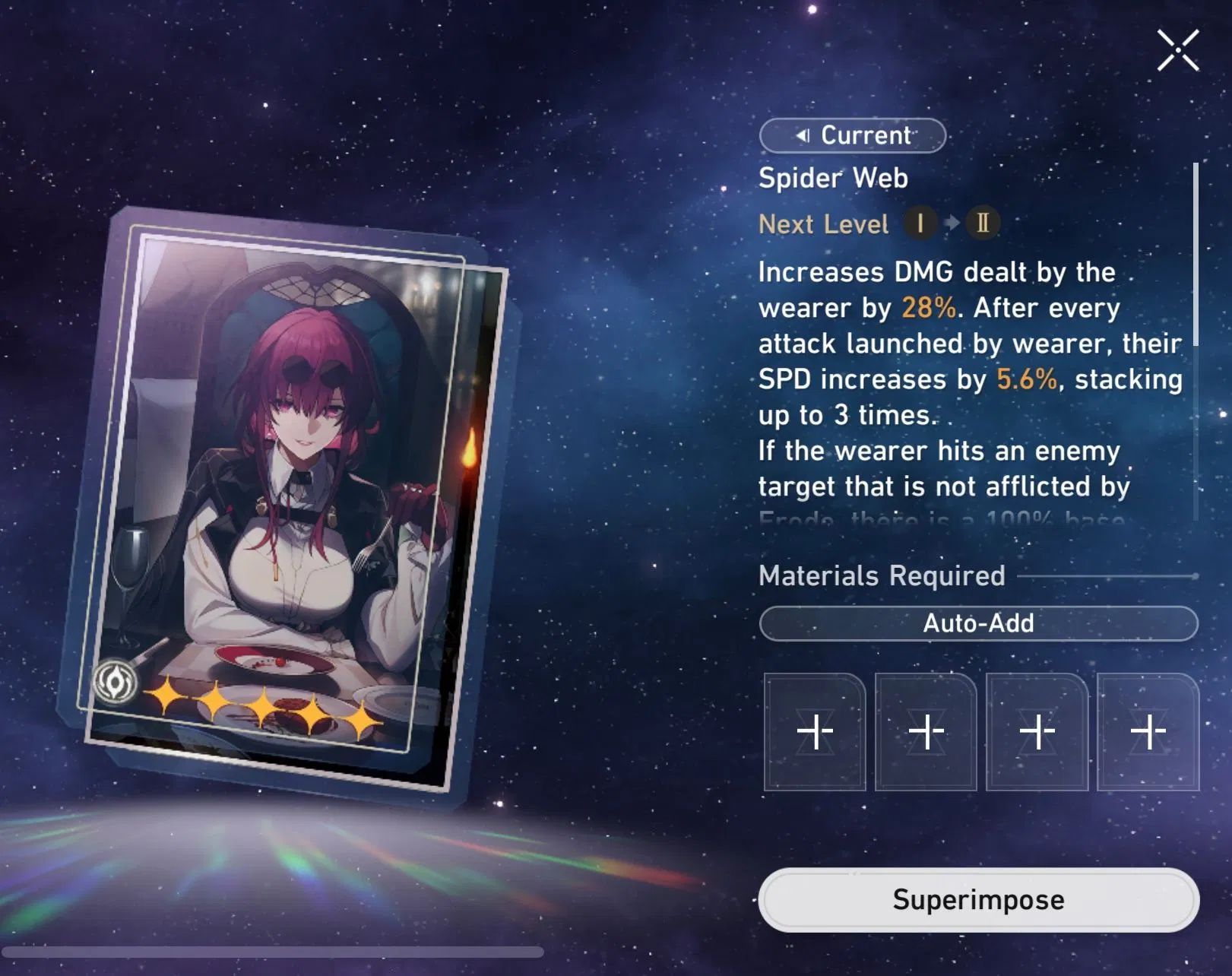
Task: Close the superimpose screen with the X
Action: pos(1177,49)
